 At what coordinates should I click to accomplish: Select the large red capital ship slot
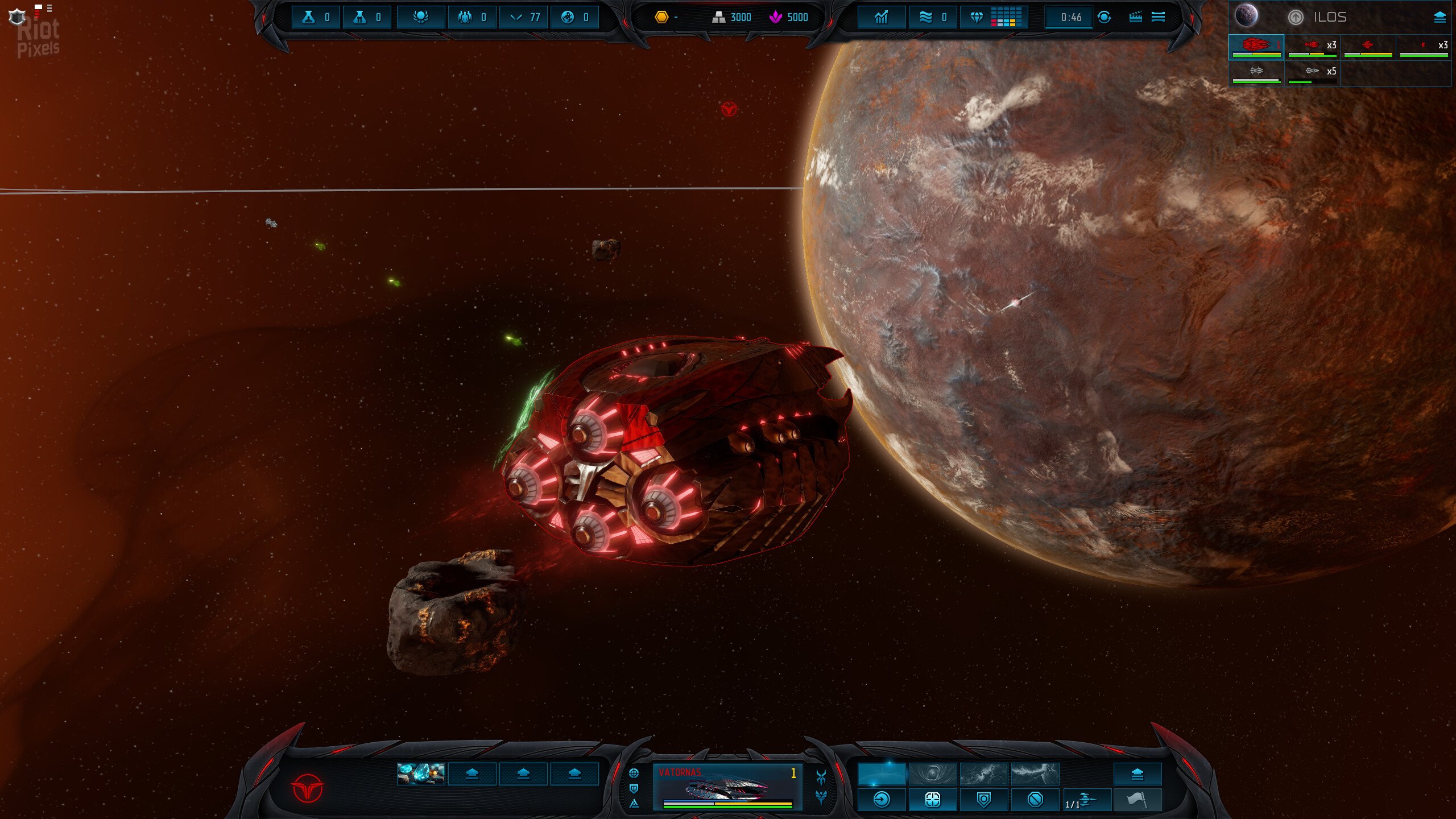point(1256,47)
